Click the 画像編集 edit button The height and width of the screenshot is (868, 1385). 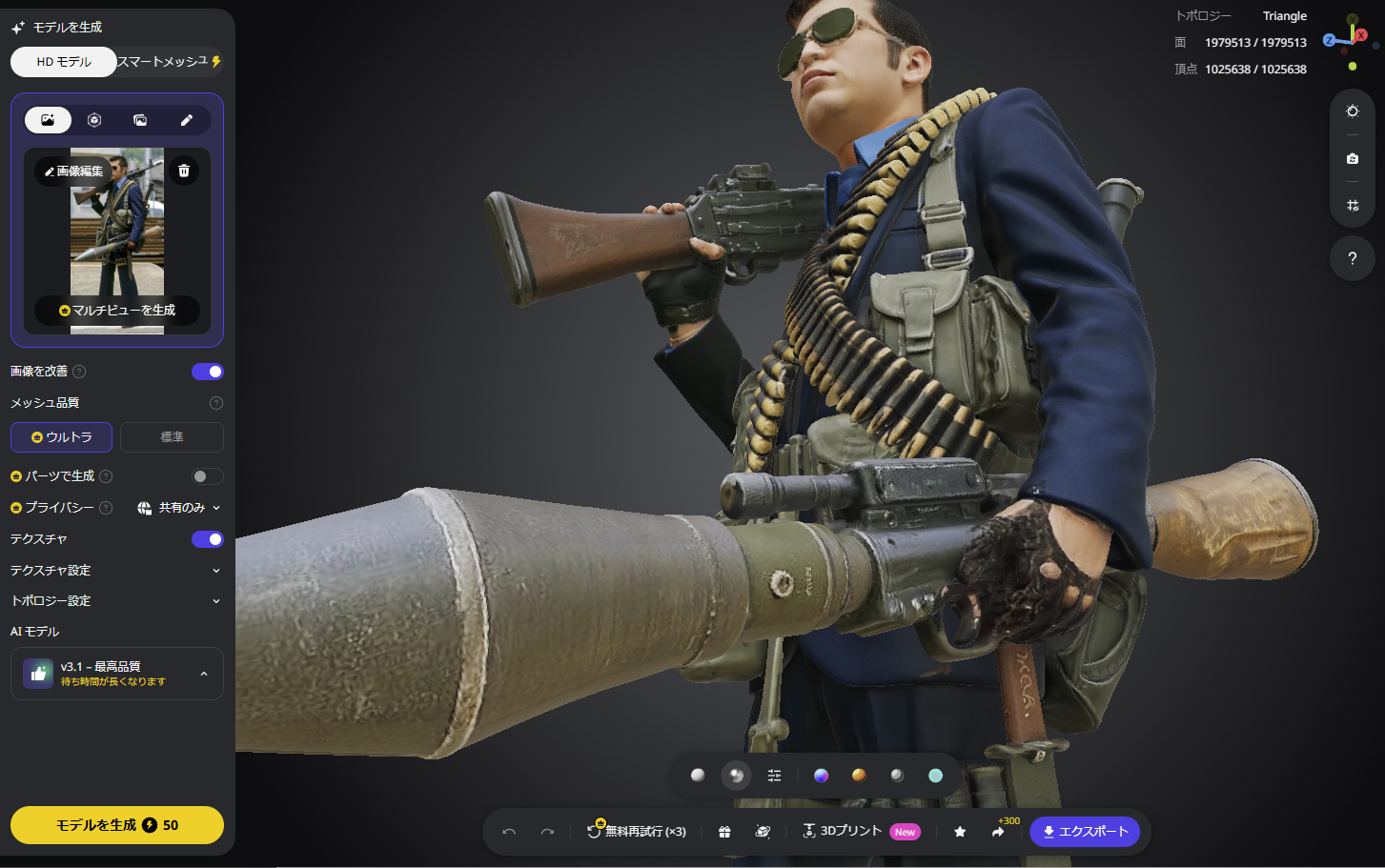tap(73, 172)
